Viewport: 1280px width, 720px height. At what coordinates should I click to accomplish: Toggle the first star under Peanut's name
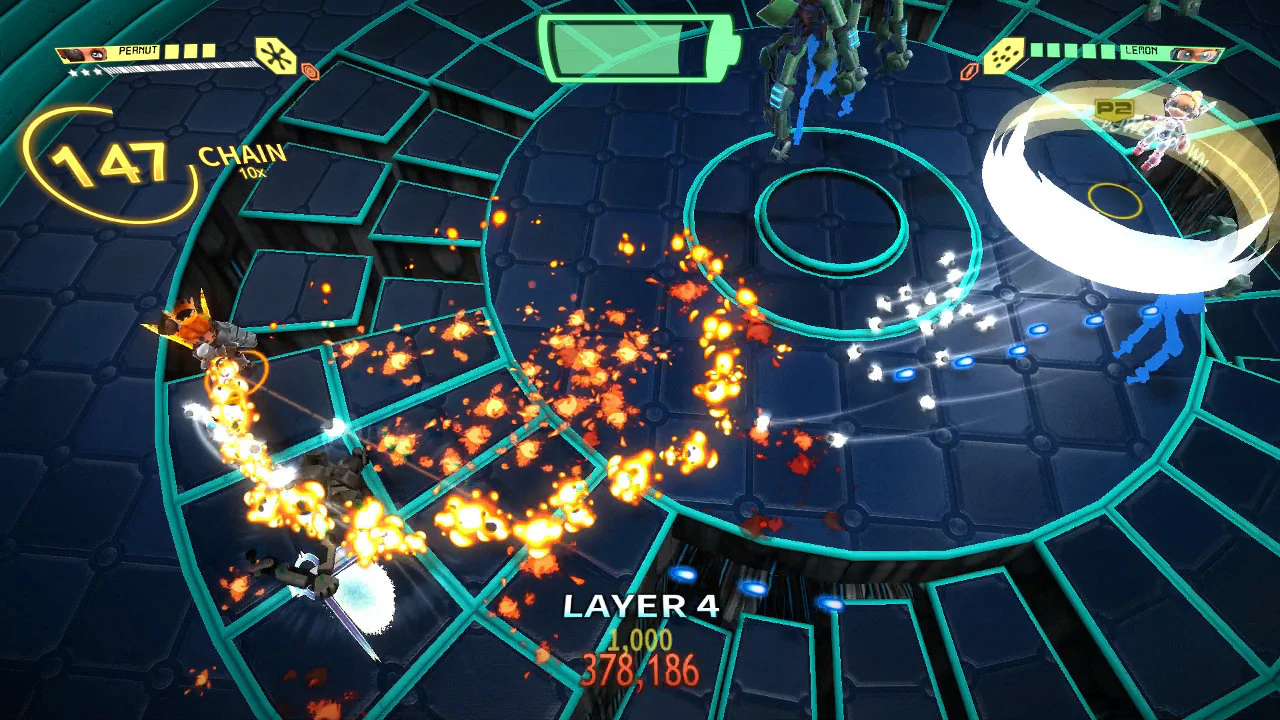tap(72, 72)
